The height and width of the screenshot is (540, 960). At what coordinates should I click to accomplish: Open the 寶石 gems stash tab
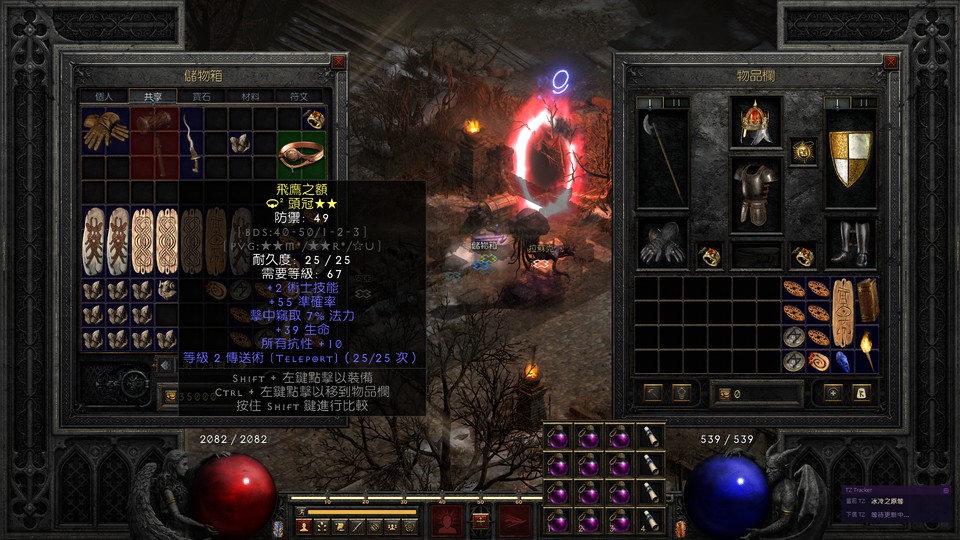point(201,97)
